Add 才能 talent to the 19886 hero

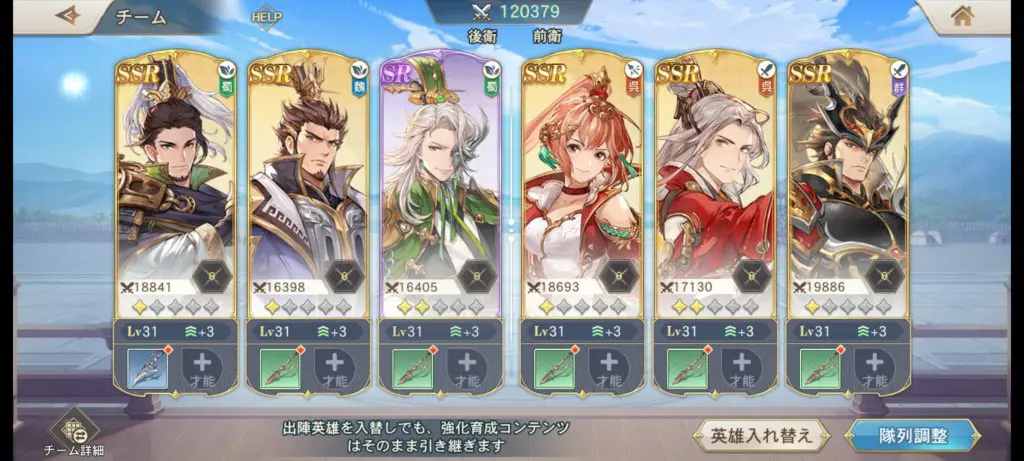[876, 369]
